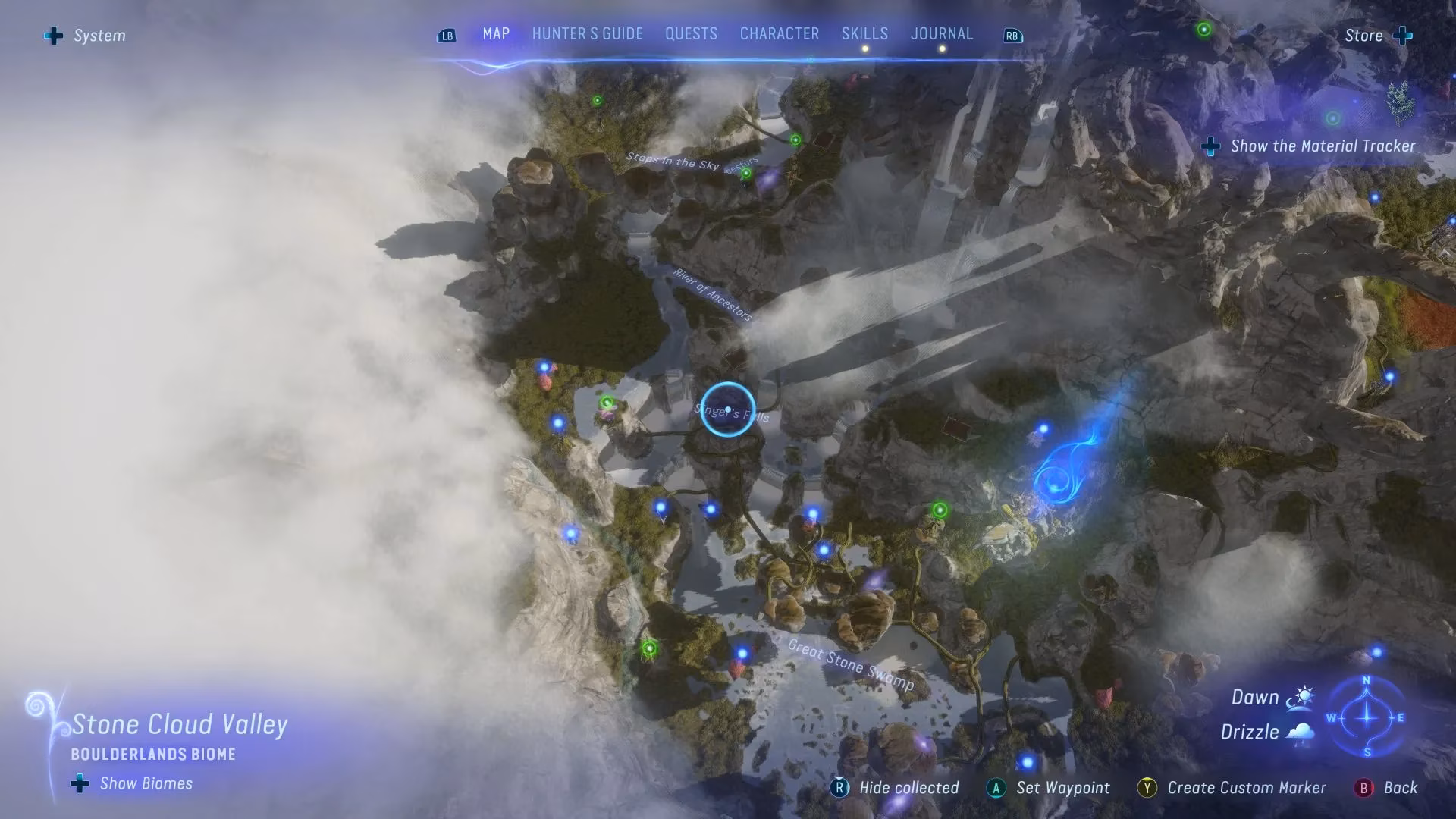This screenshot has width=1456, height=819.
Task: Hide collected markers on map
Action: click(x=896, y=788)
